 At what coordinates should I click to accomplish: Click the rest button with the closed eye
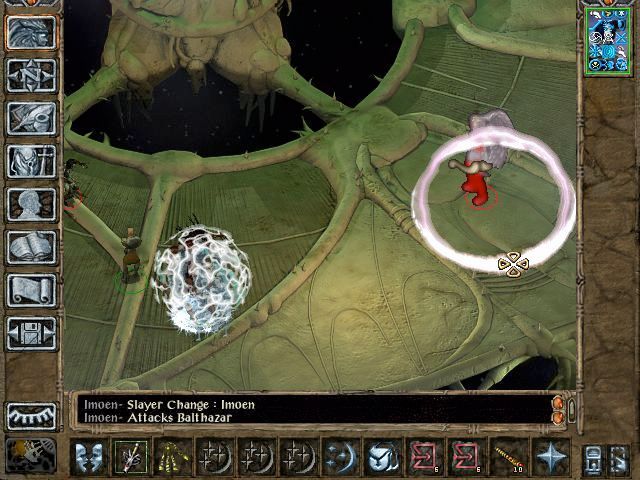[x=31, y=415]
